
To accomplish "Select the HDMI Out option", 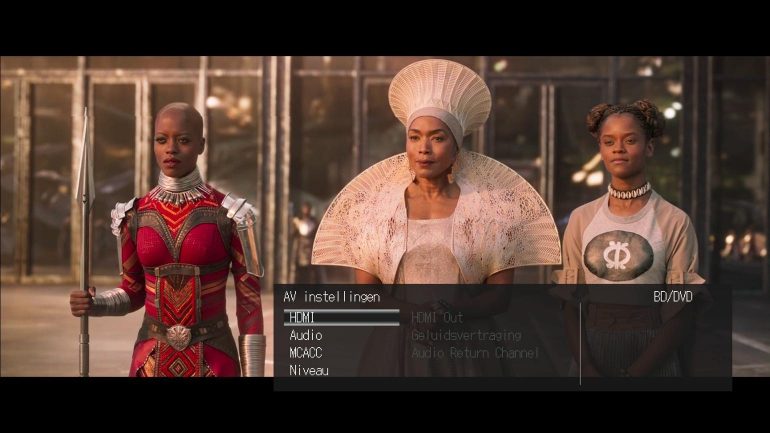I will pos(437,318).
